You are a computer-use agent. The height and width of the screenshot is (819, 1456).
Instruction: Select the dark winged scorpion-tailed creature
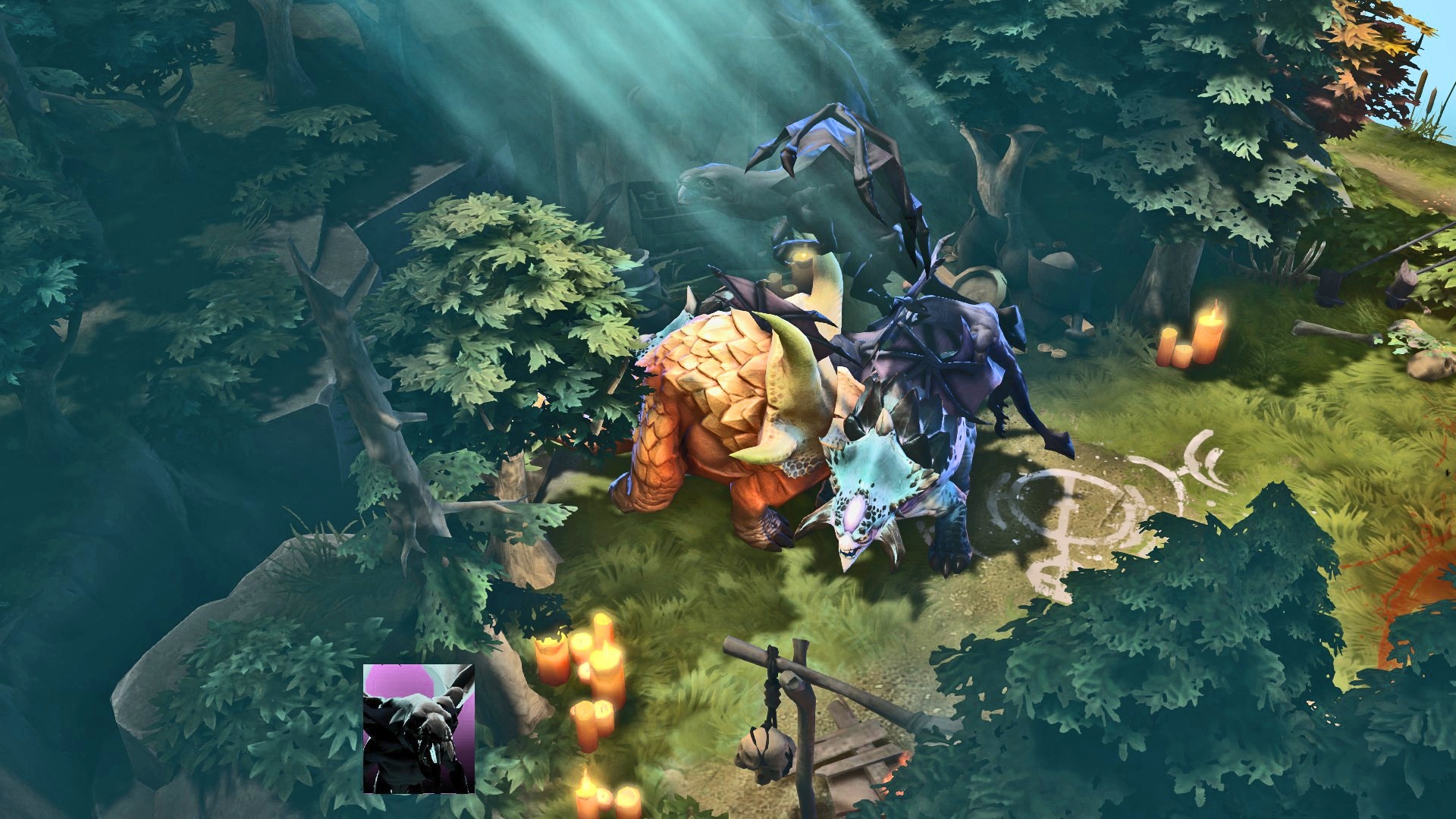click(933, 364)
